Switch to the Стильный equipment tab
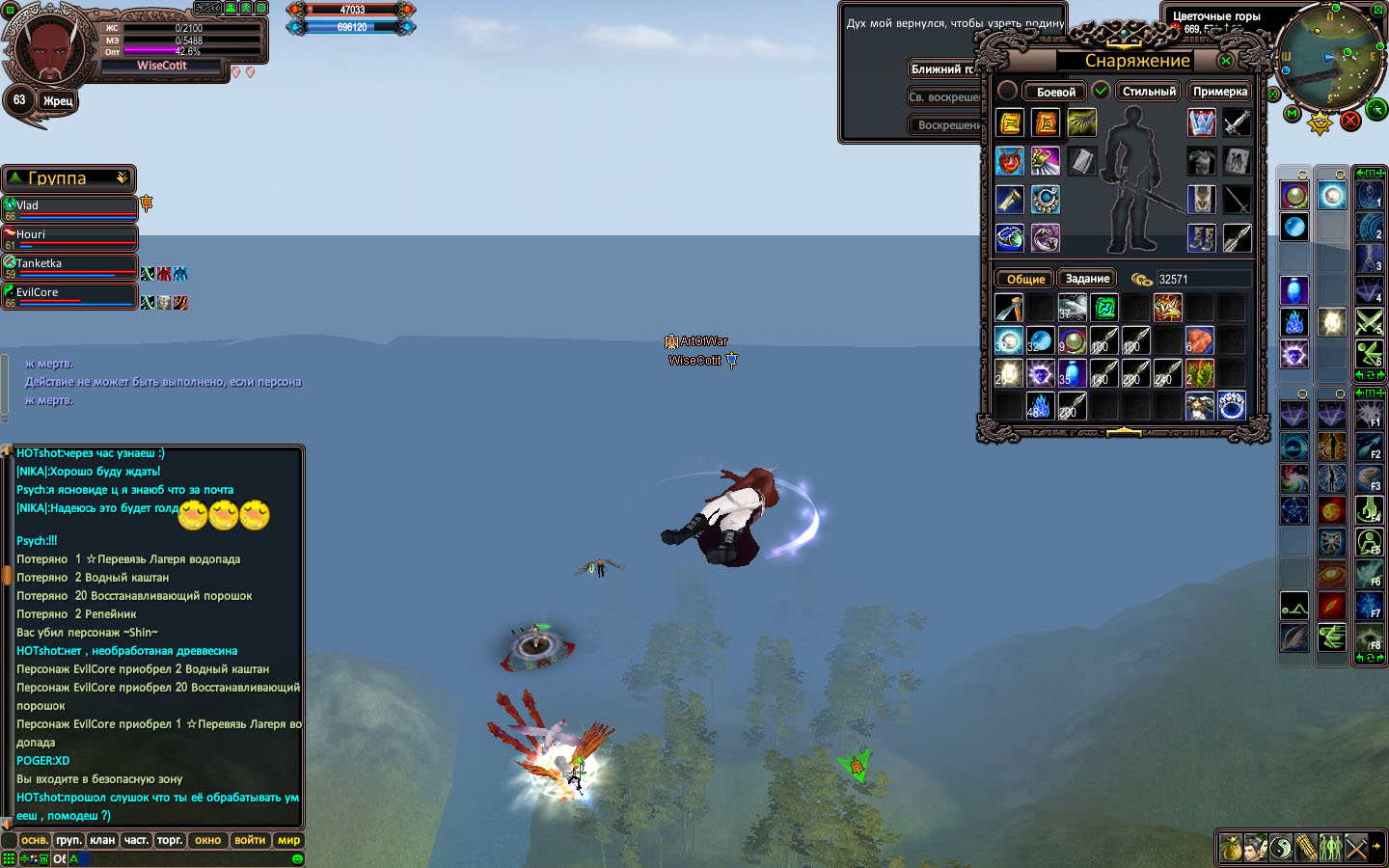1389x868 pixels. click(x=1149, y=92)
